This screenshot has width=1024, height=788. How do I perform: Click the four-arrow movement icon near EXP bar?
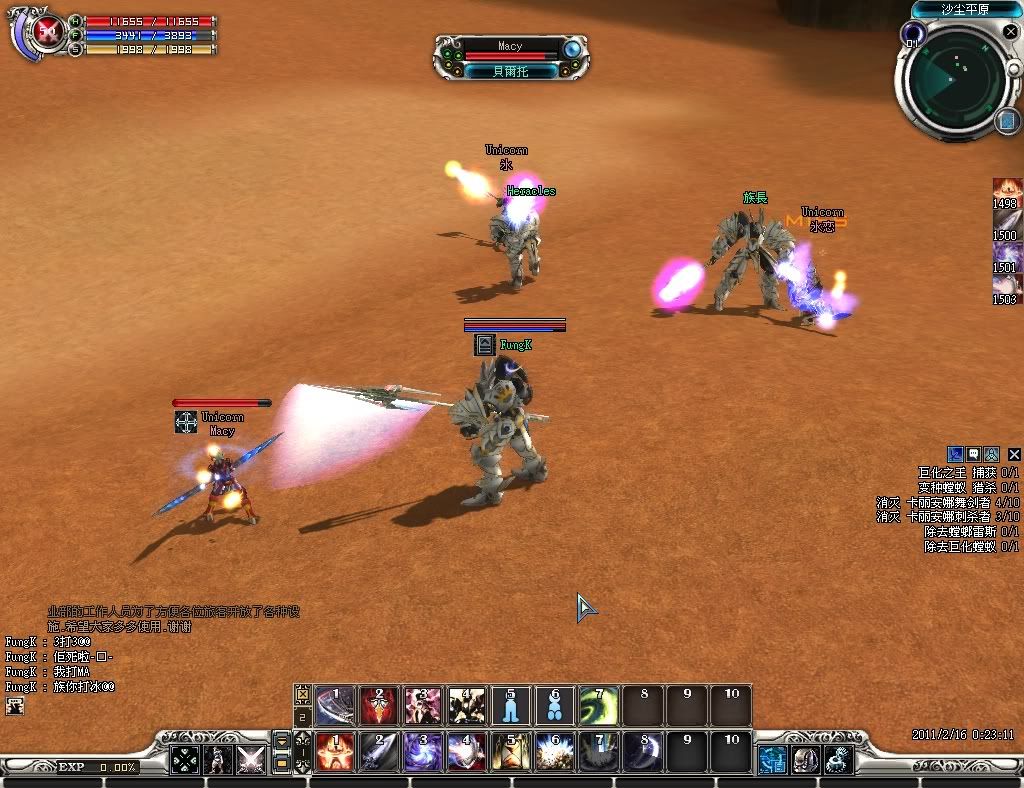tap(185, 760)
